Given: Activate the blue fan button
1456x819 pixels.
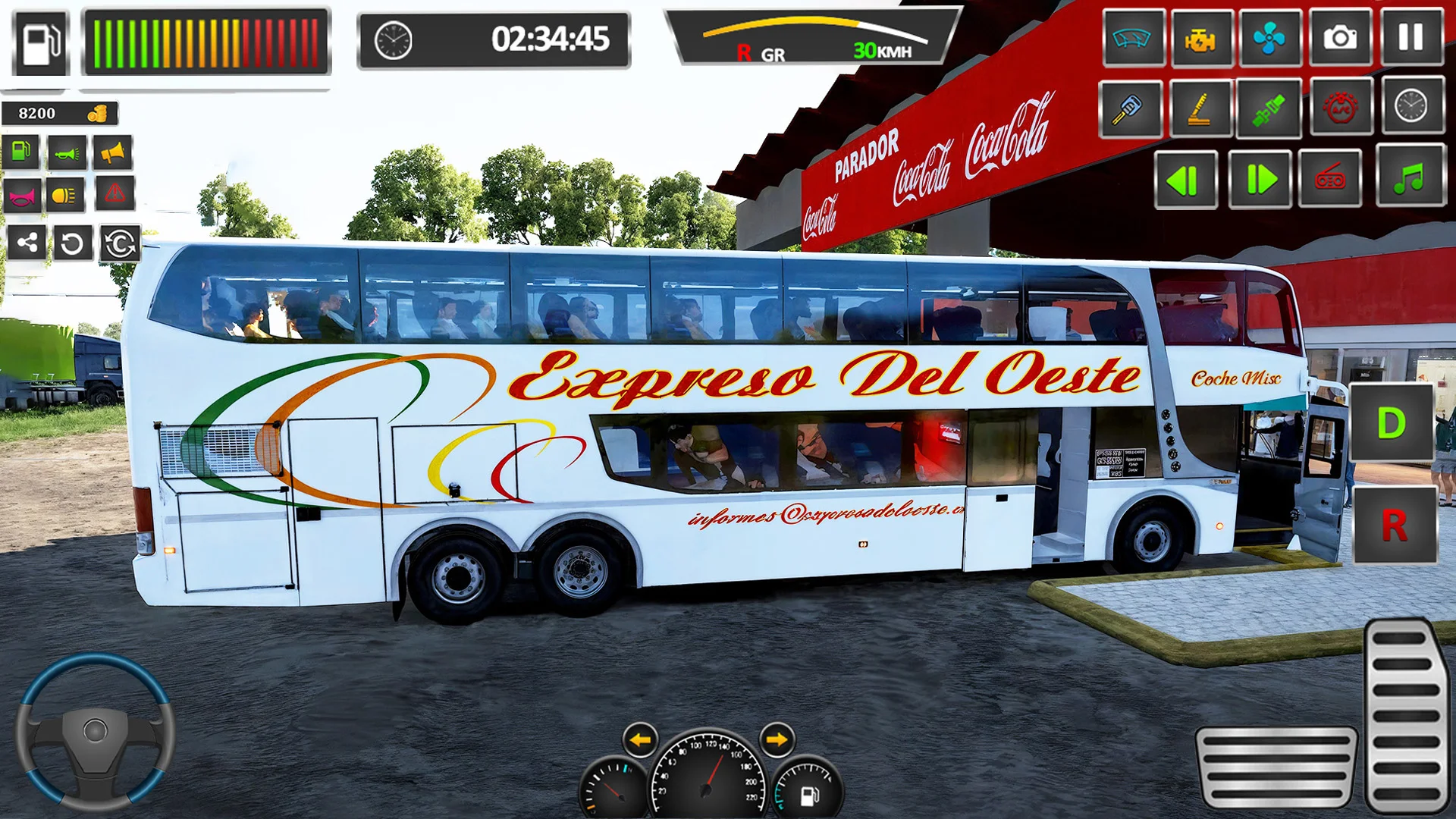Looking at the screenshot, I should pos(1269,38).
